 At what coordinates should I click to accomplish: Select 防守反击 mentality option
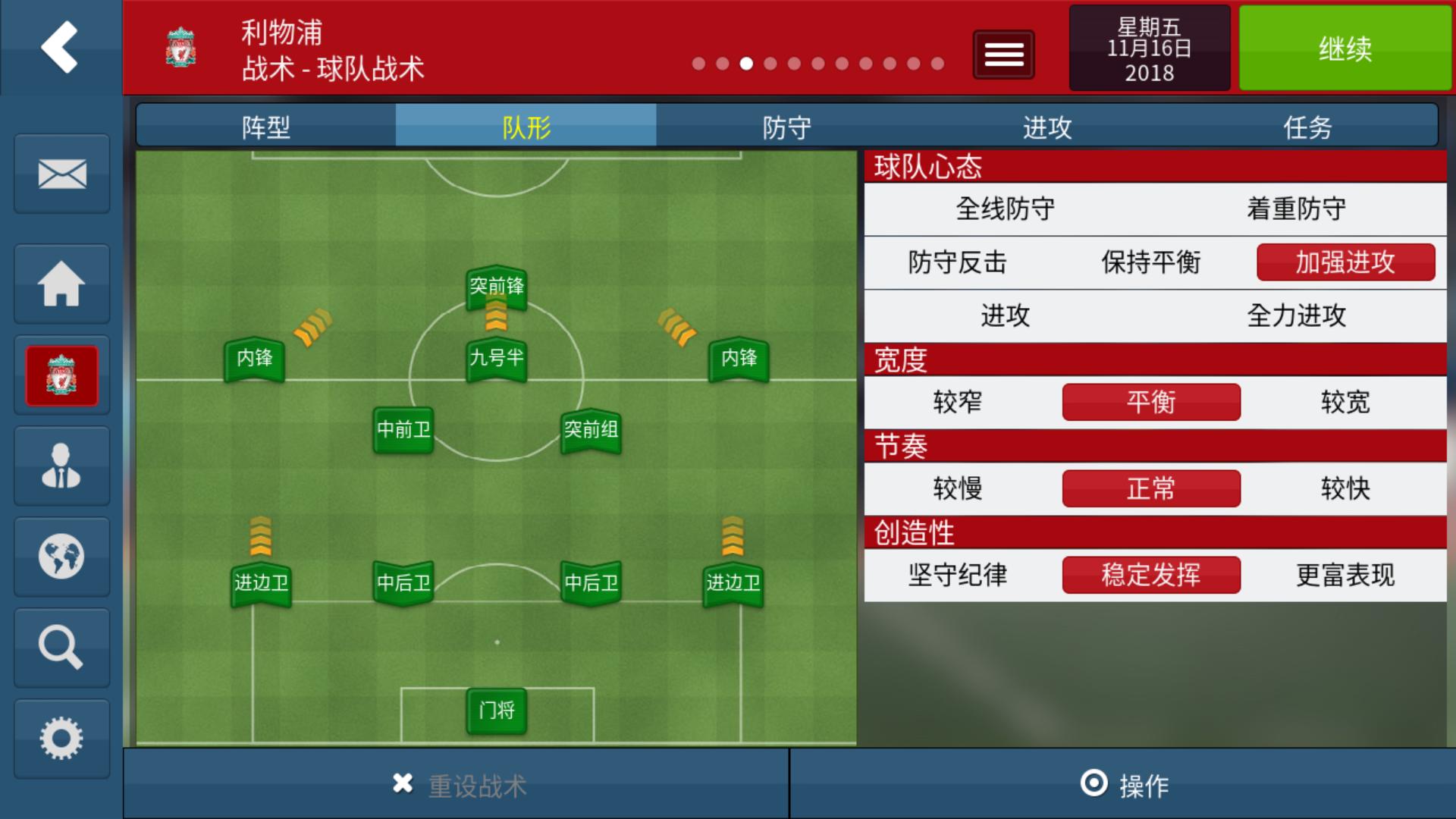(957, 262)
